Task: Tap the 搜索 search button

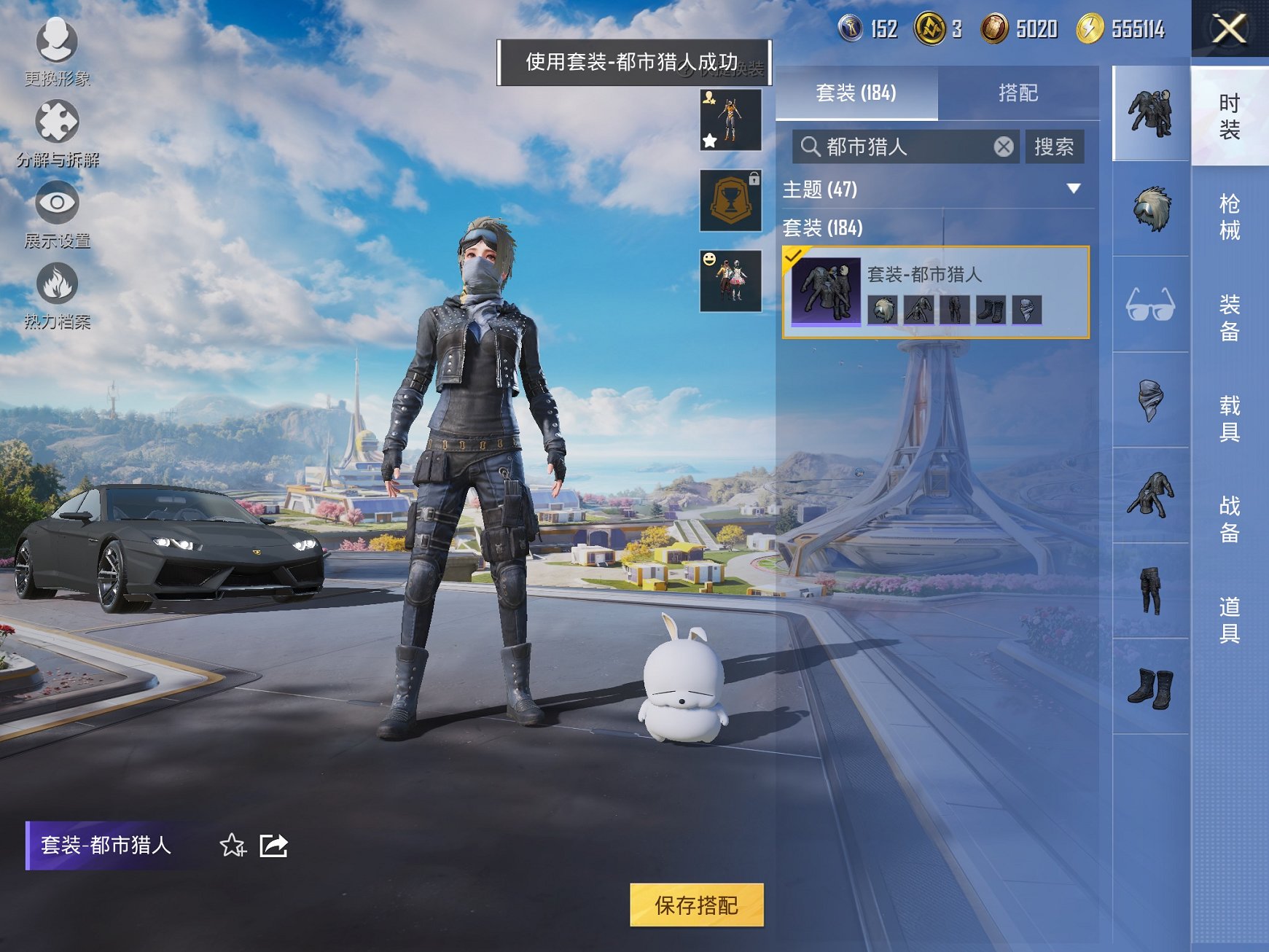Action: click(1055, 147)
